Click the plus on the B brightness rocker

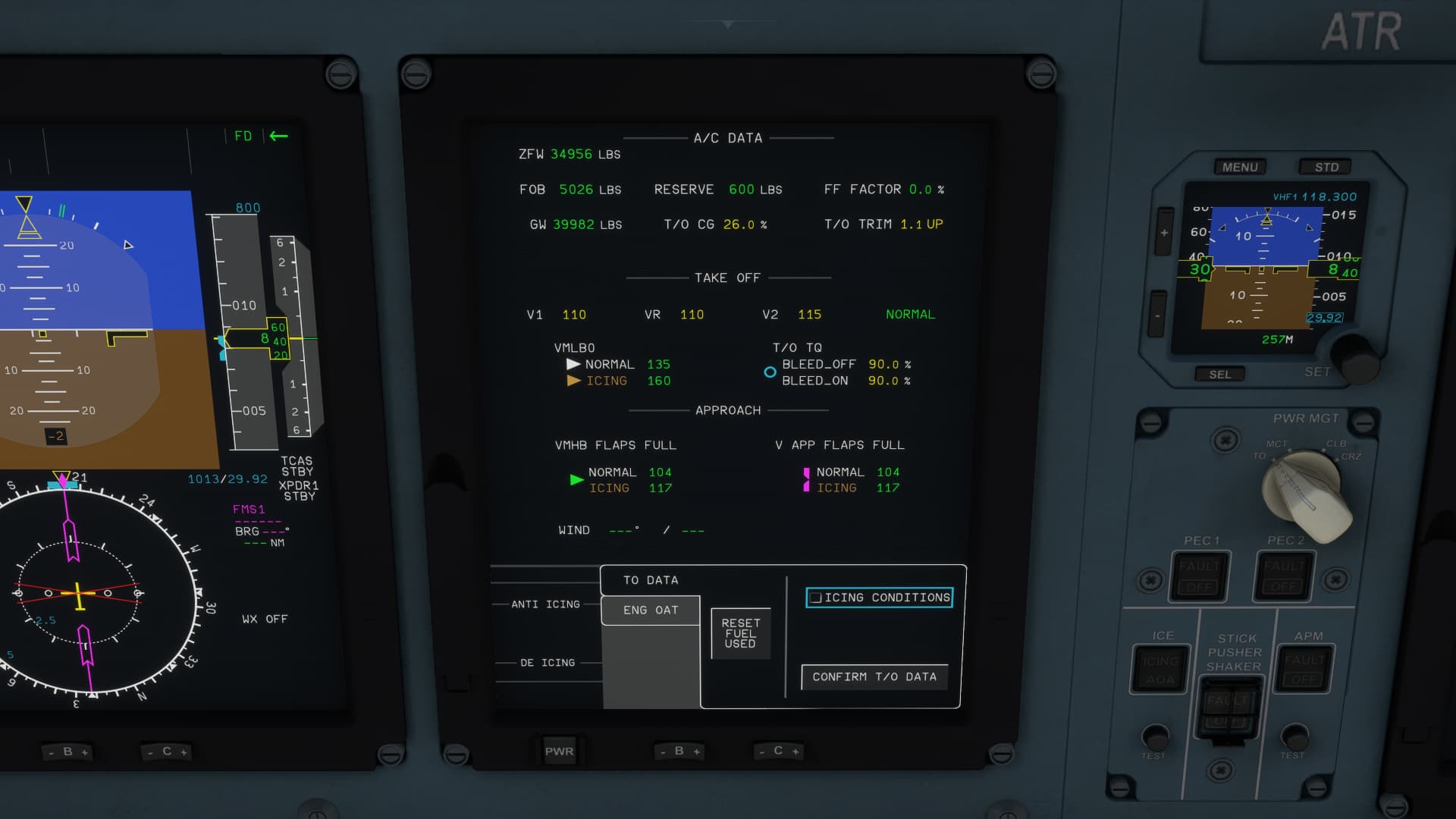[x=698, y=751]
